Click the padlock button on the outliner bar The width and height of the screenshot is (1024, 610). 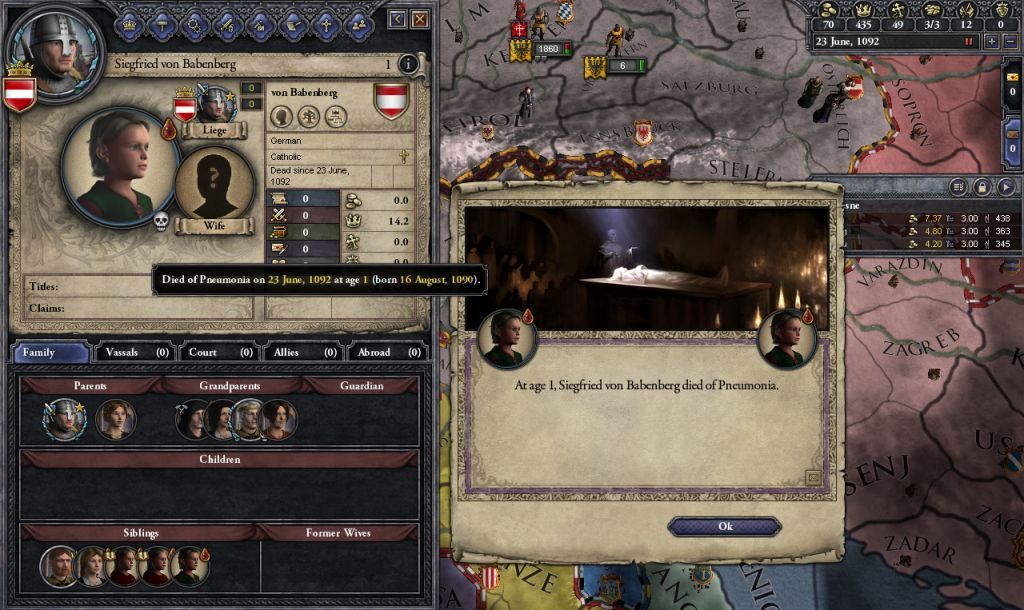pyautogui.click(x=982, y=187)
